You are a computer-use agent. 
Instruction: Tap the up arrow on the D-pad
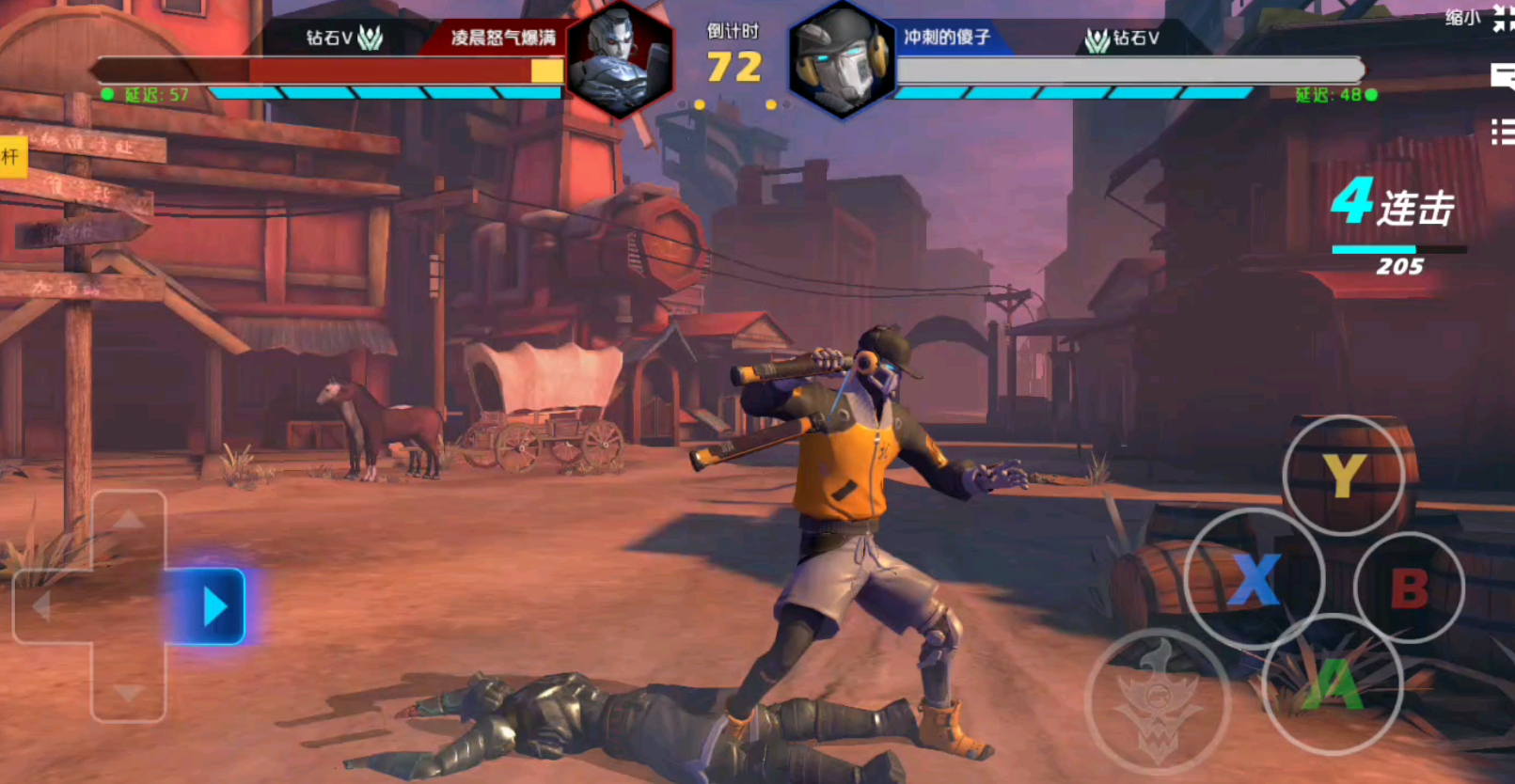[129, 520]
